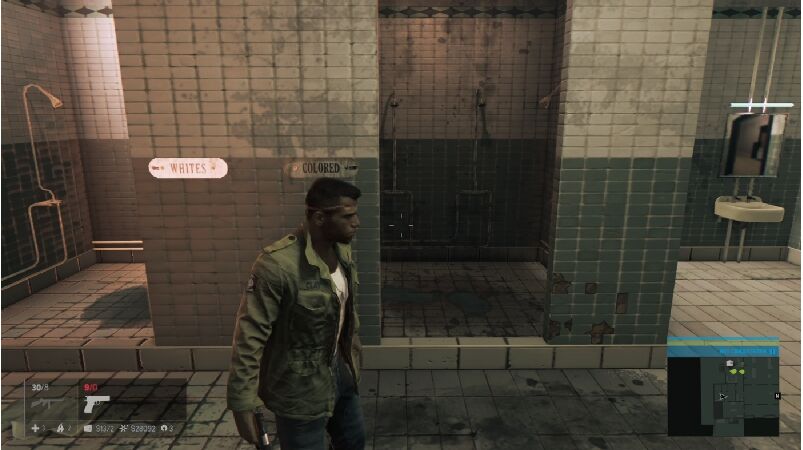Click the wallet cash icon
Viewport: 803px width, 450px height.
click(89, 429)
